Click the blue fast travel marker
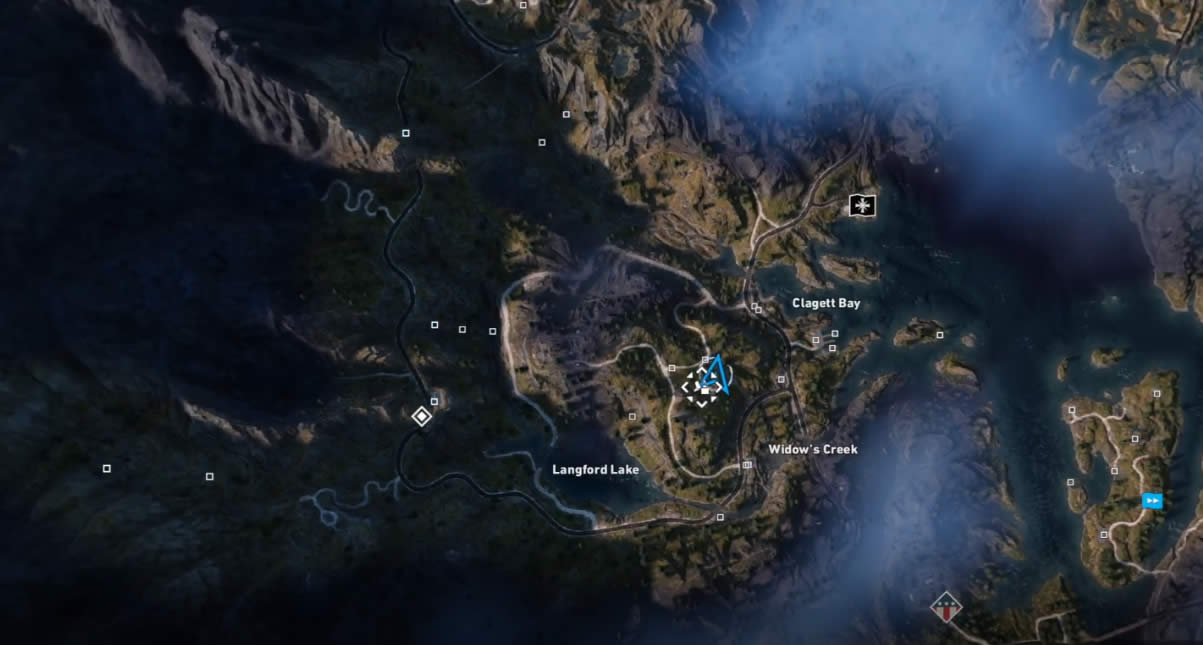1203x645 pixels. pyautogui.click(x=1153, y=501)
